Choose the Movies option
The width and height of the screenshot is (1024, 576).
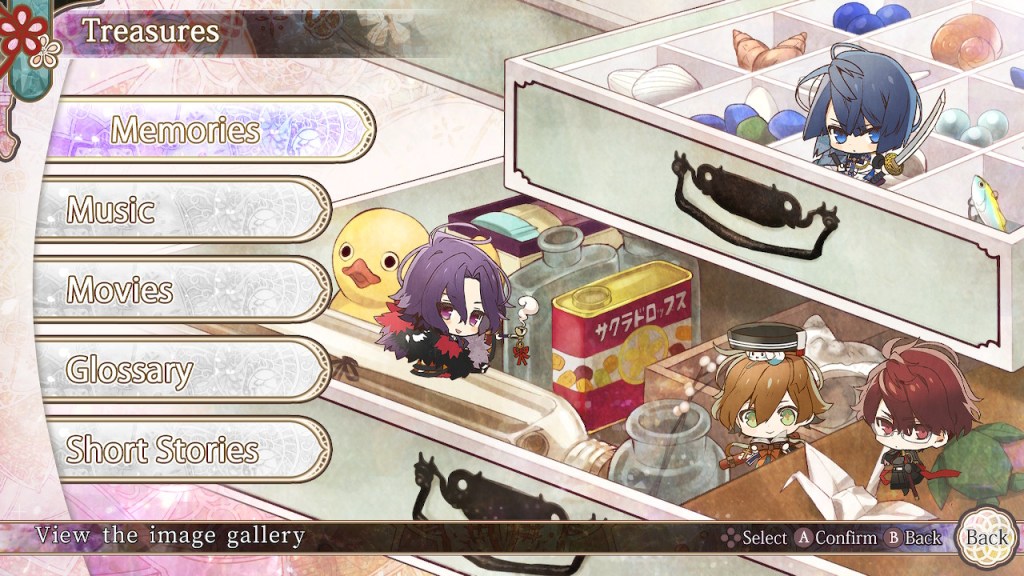coord(180,290)
